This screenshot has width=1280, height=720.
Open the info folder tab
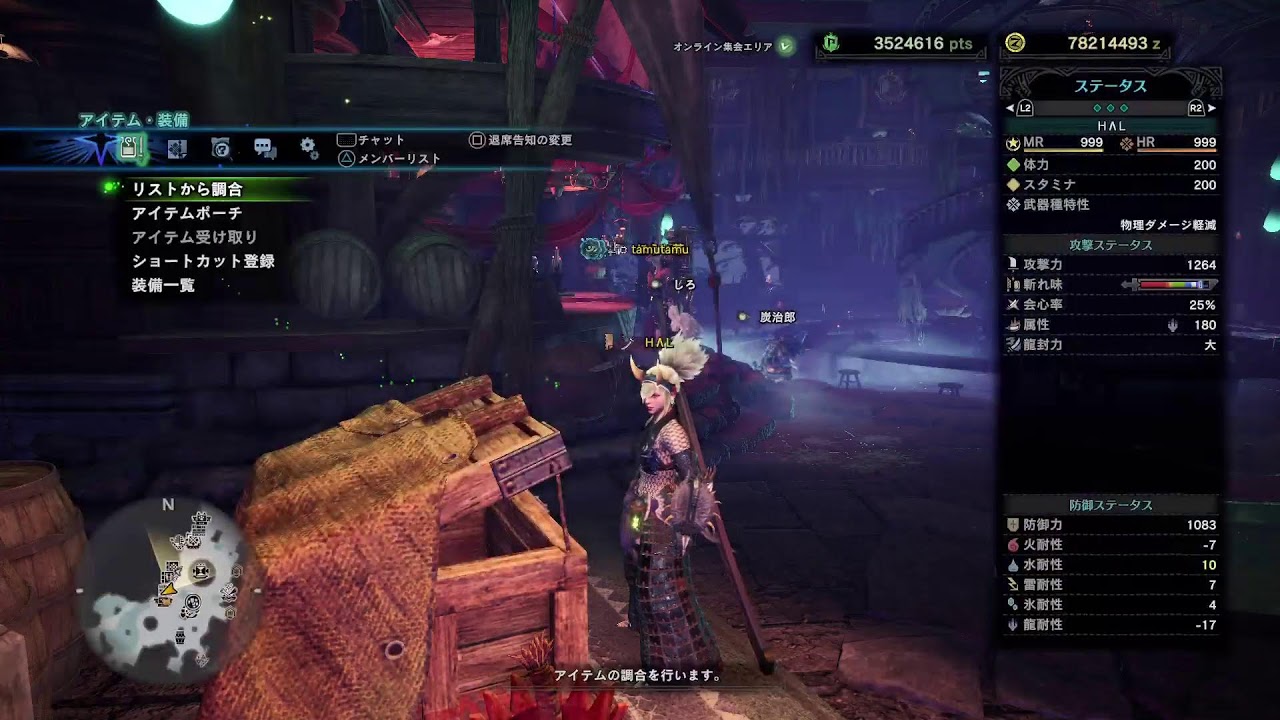[221, 149]
